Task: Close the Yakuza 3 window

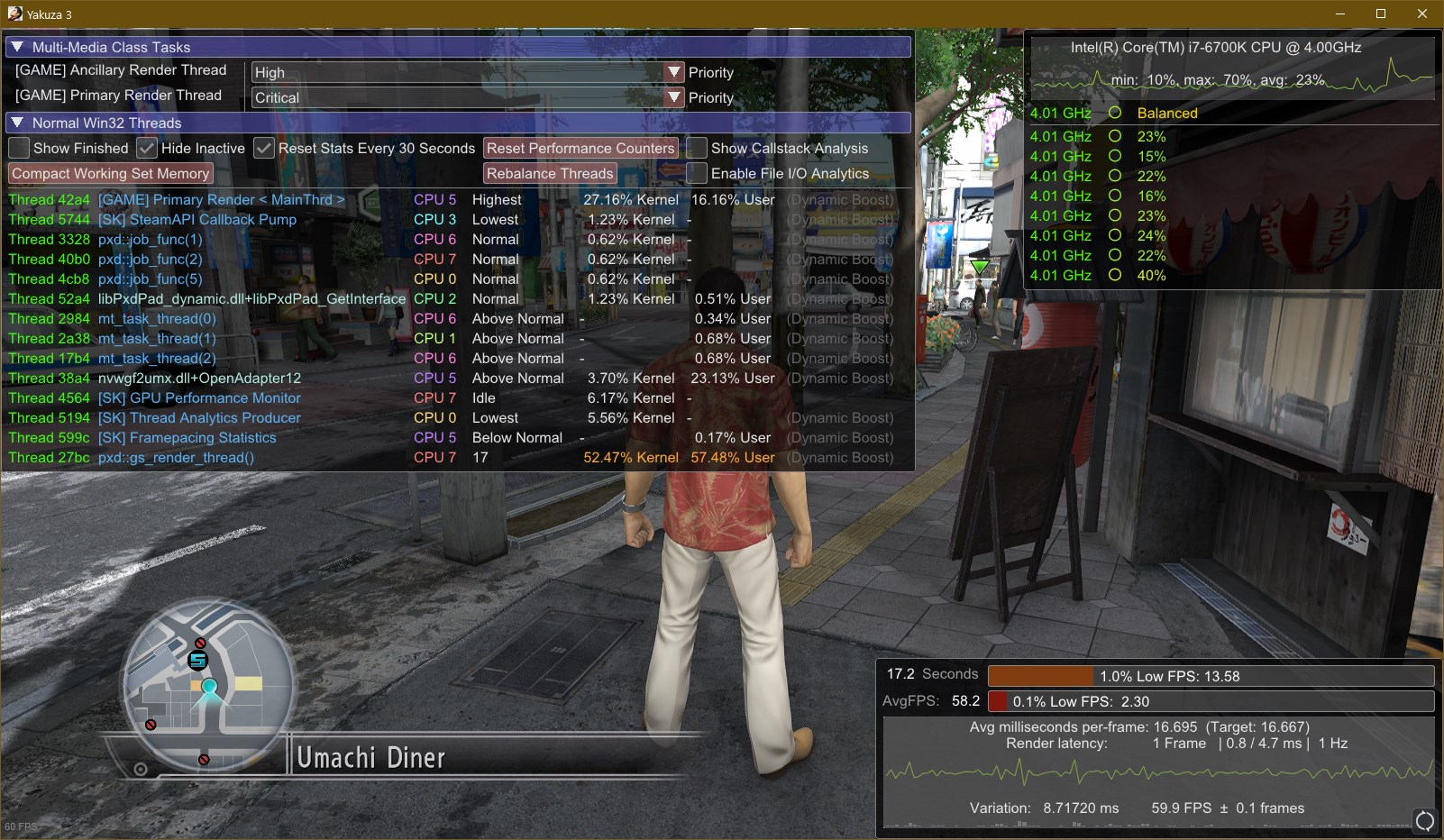Action: click(x=1422, y=14)
